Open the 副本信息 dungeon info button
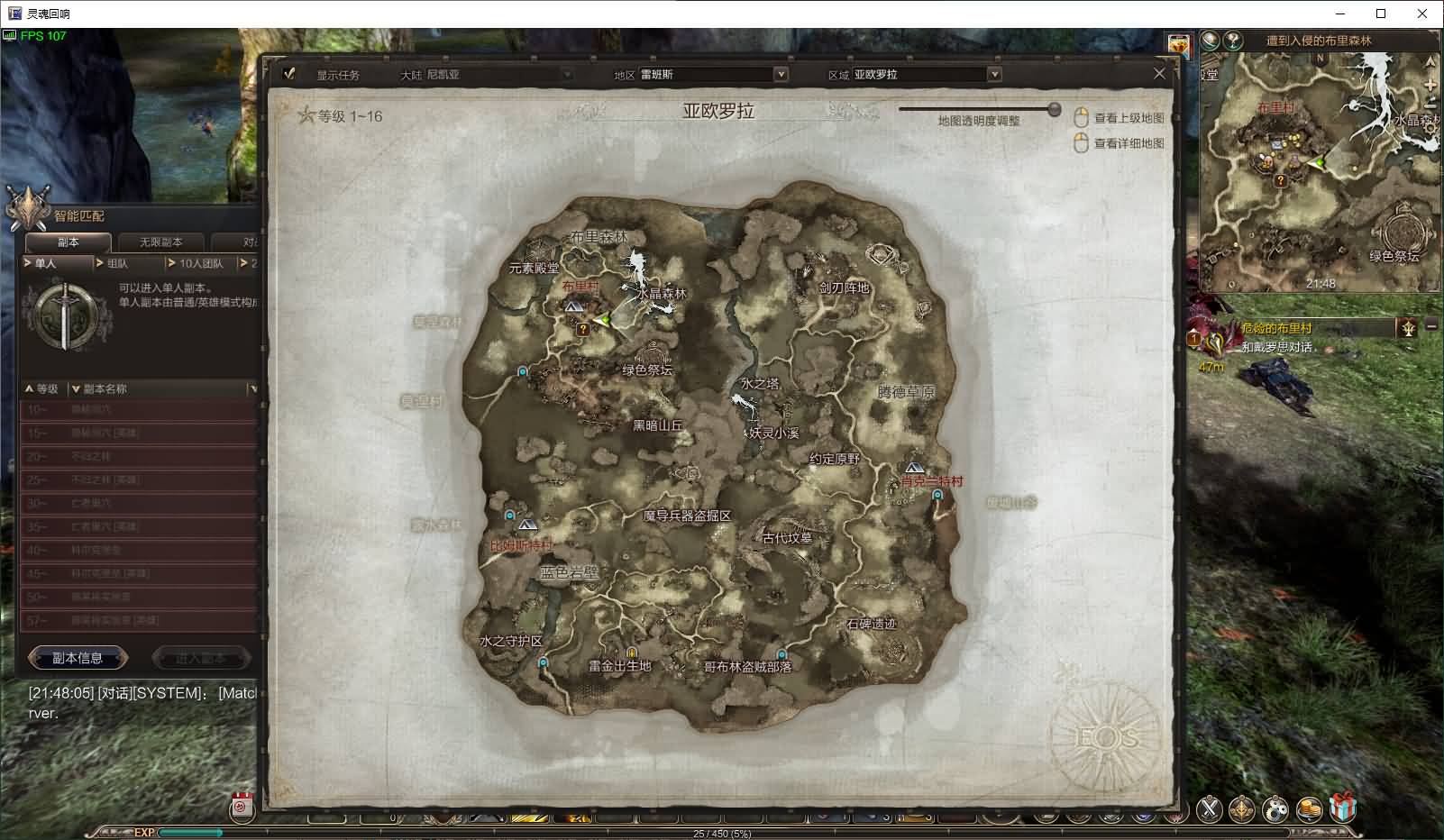This screenshot has height=840, width=1444. click(78, 658)
